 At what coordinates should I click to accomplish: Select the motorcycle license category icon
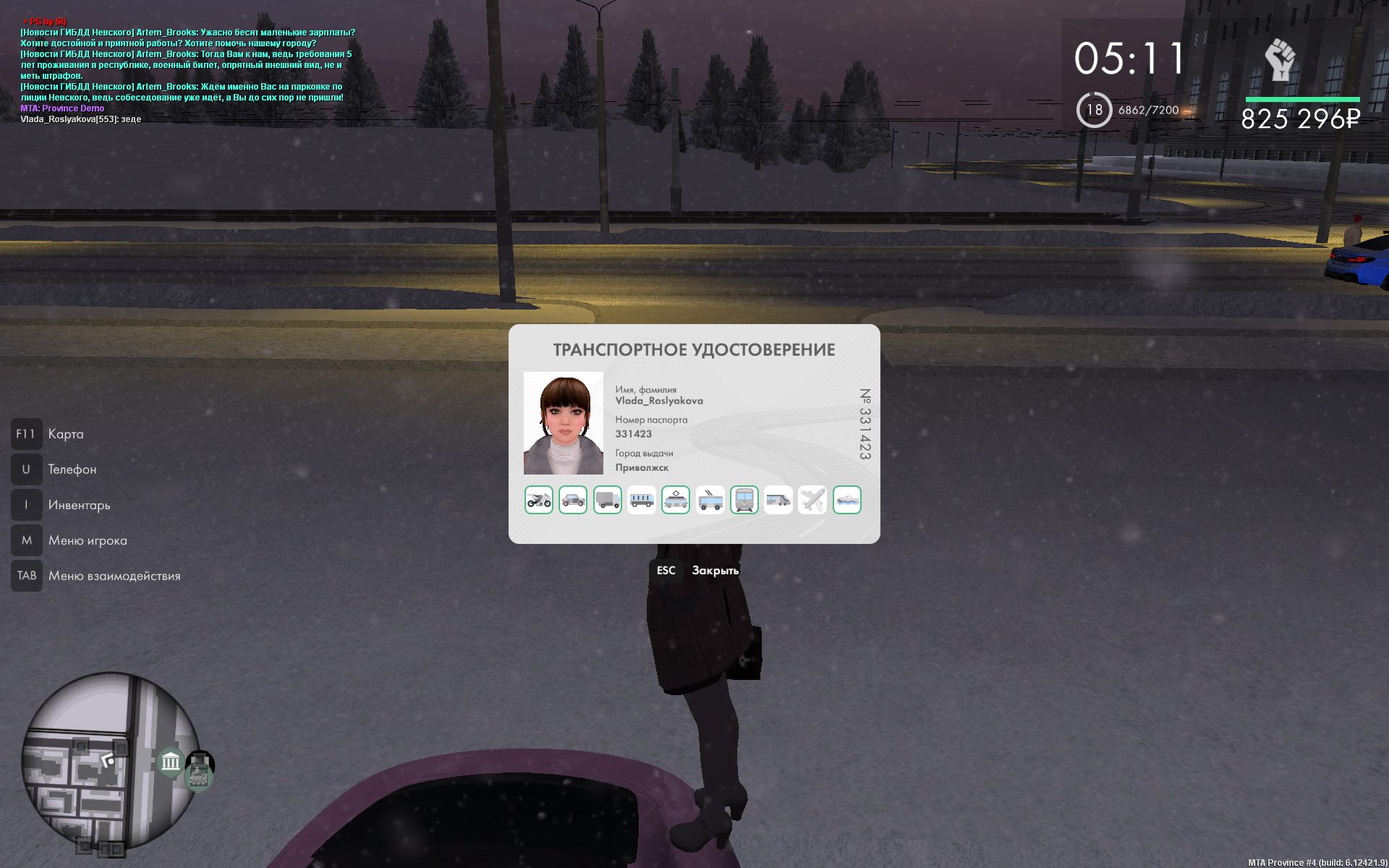tap(538, 500)
